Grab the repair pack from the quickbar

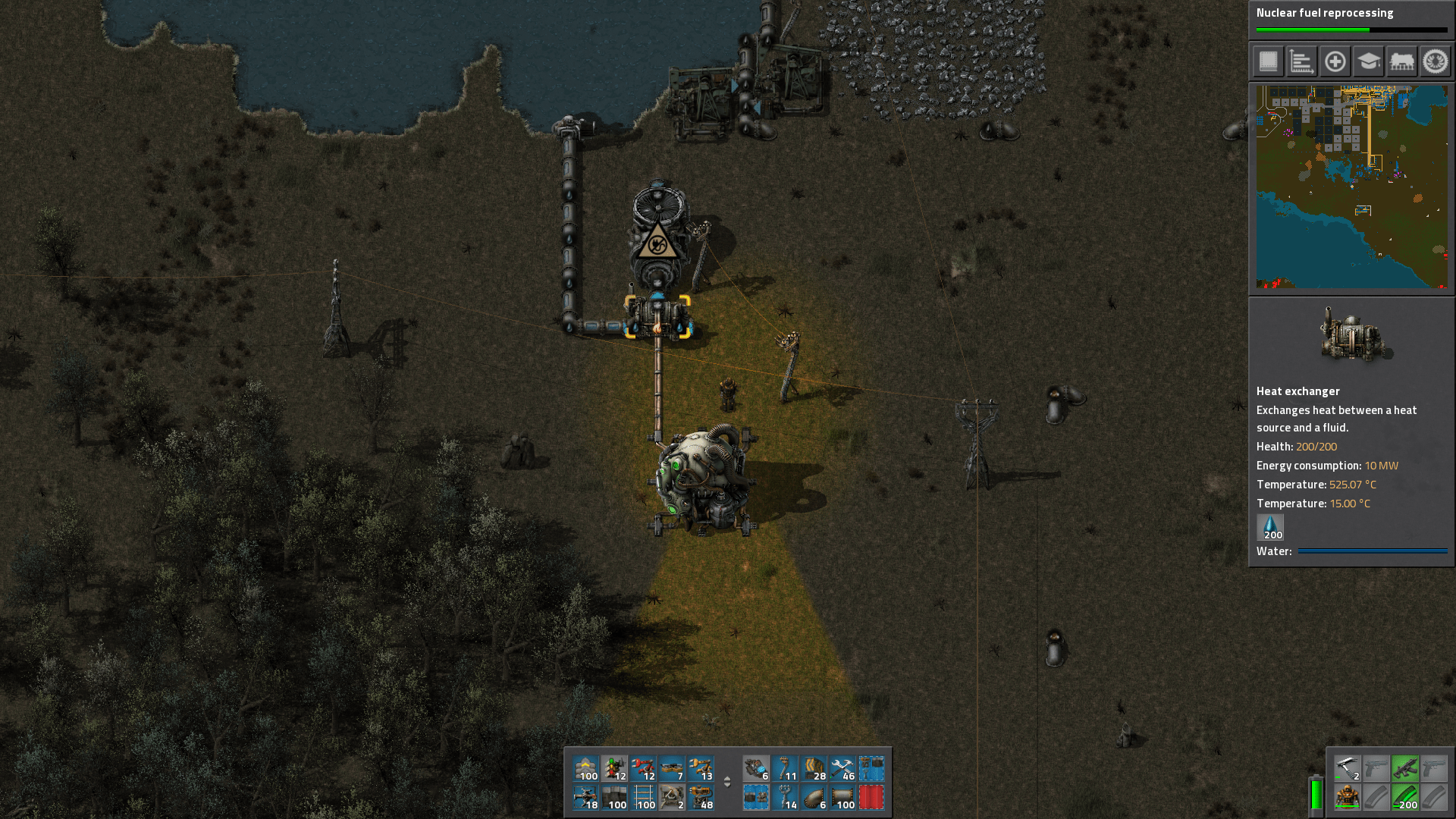[x=841, y=768]
